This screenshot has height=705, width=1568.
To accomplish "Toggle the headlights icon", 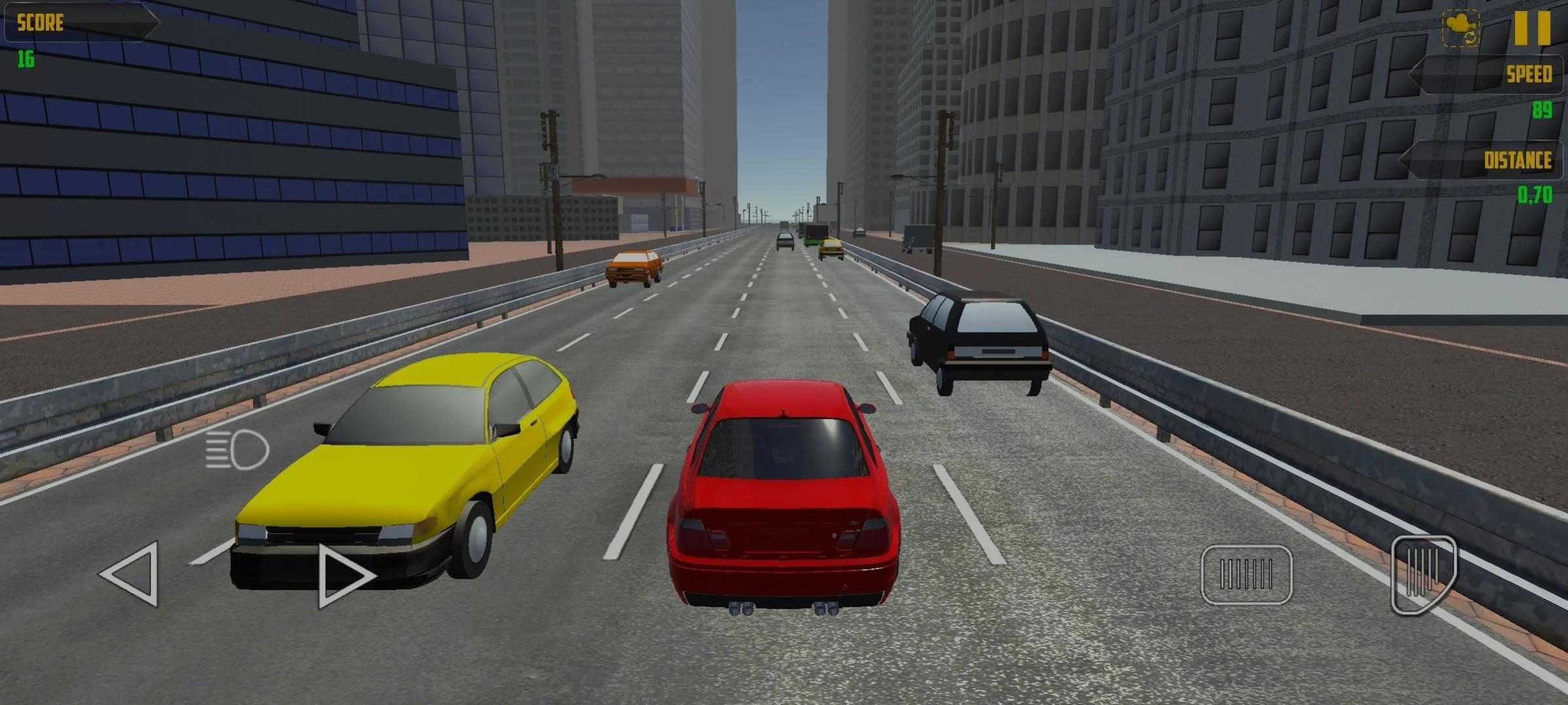I will tap(237, 450).
